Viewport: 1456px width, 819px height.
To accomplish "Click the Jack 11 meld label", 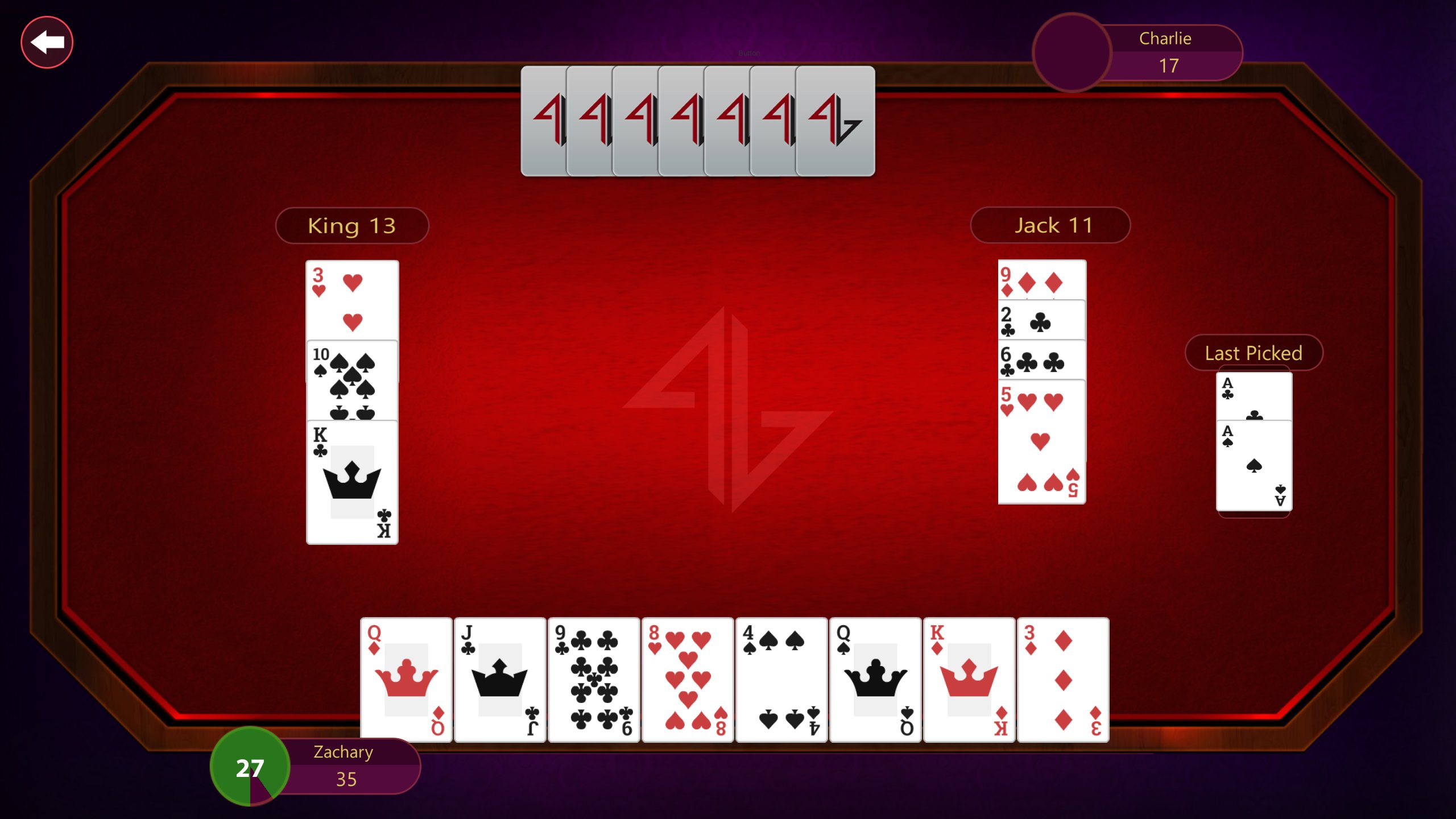I will pos(1050,225).
